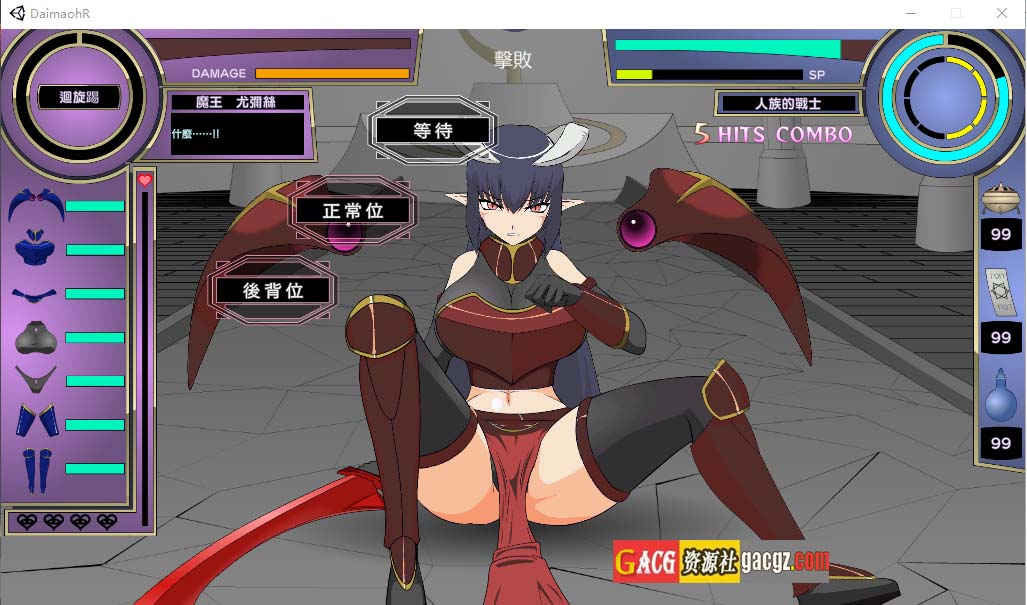
Task: Select the blue leg boots icon
Action: [36, 468]
